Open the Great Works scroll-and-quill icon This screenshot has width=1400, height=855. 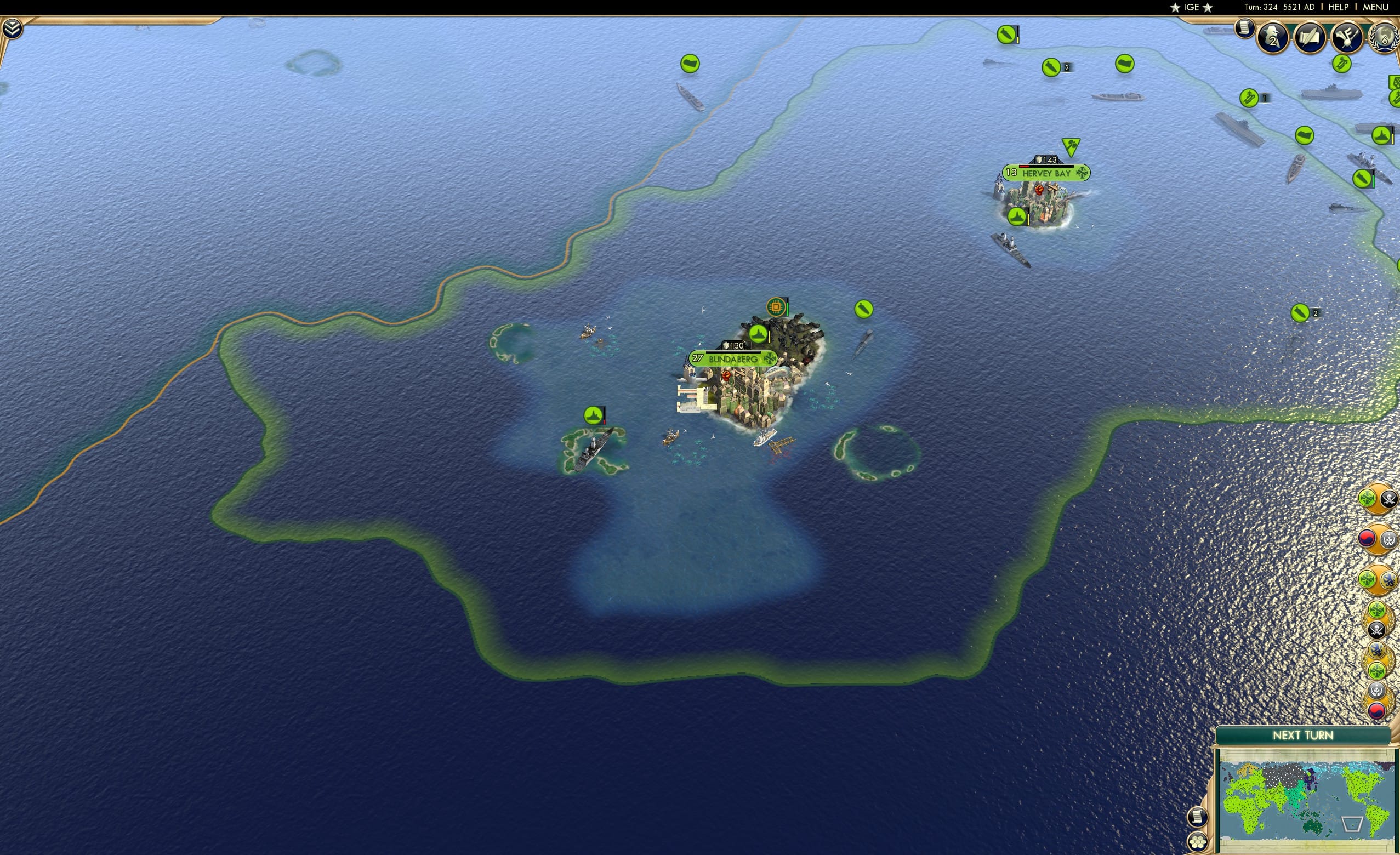click(x=1311, y=36)
